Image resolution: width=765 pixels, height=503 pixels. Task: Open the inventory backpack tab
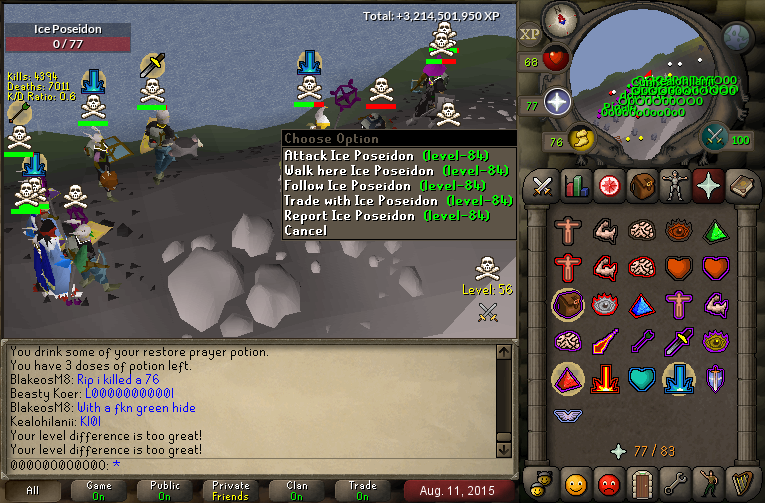[x=641, y=185]
